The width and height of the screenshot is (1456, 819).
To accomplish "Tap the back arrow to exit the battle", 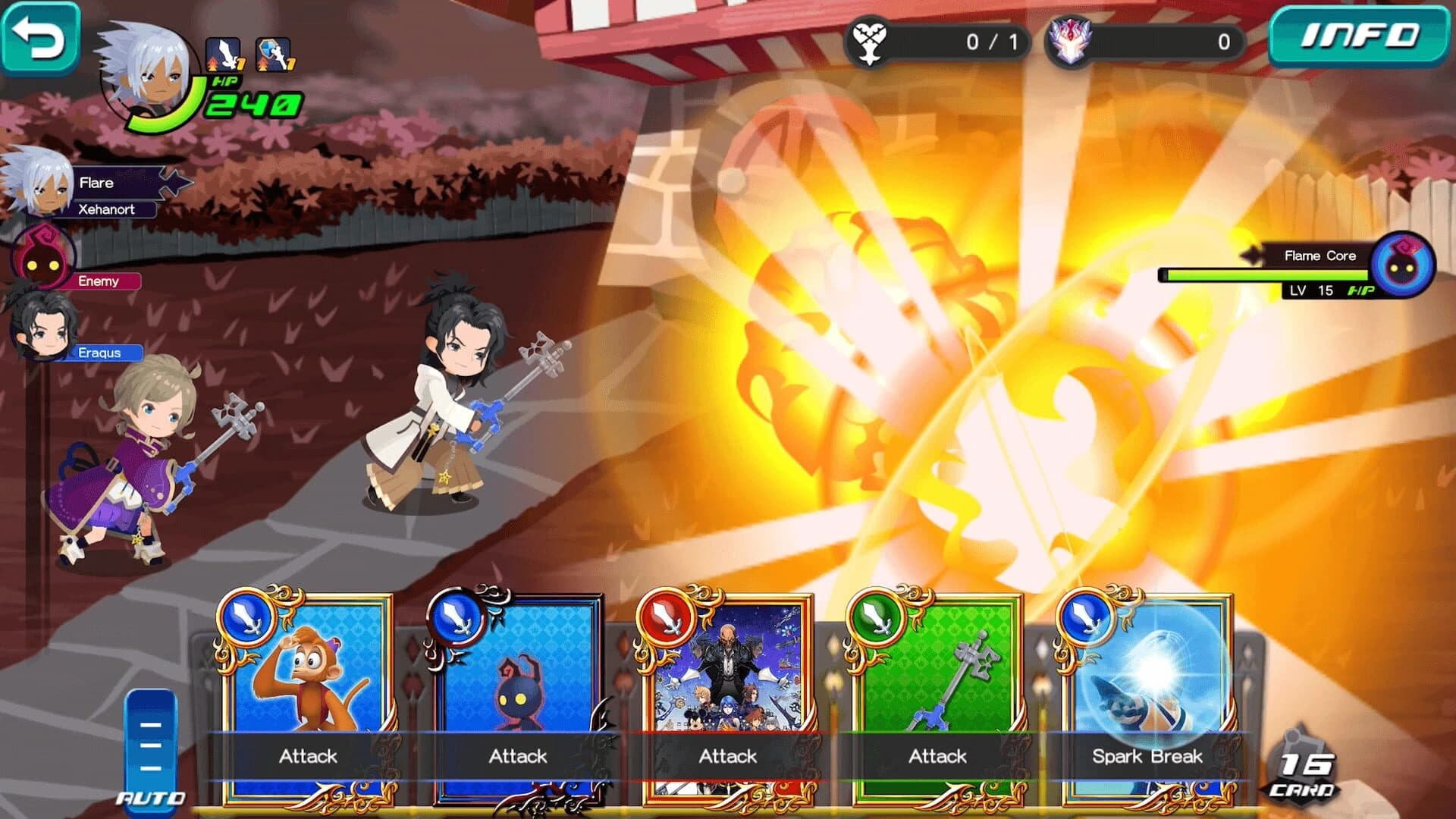I will (42, 38).
